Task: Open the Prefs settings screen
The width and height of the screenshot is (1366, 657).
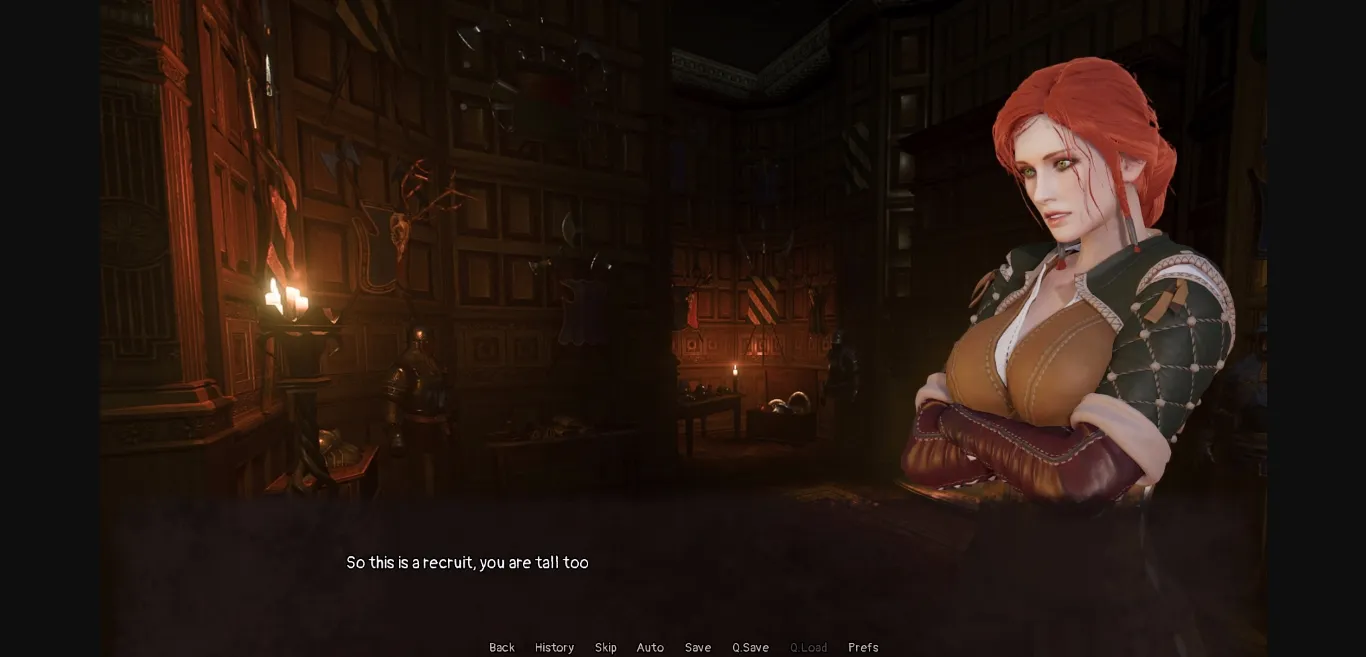Action: tap(863, 647)
